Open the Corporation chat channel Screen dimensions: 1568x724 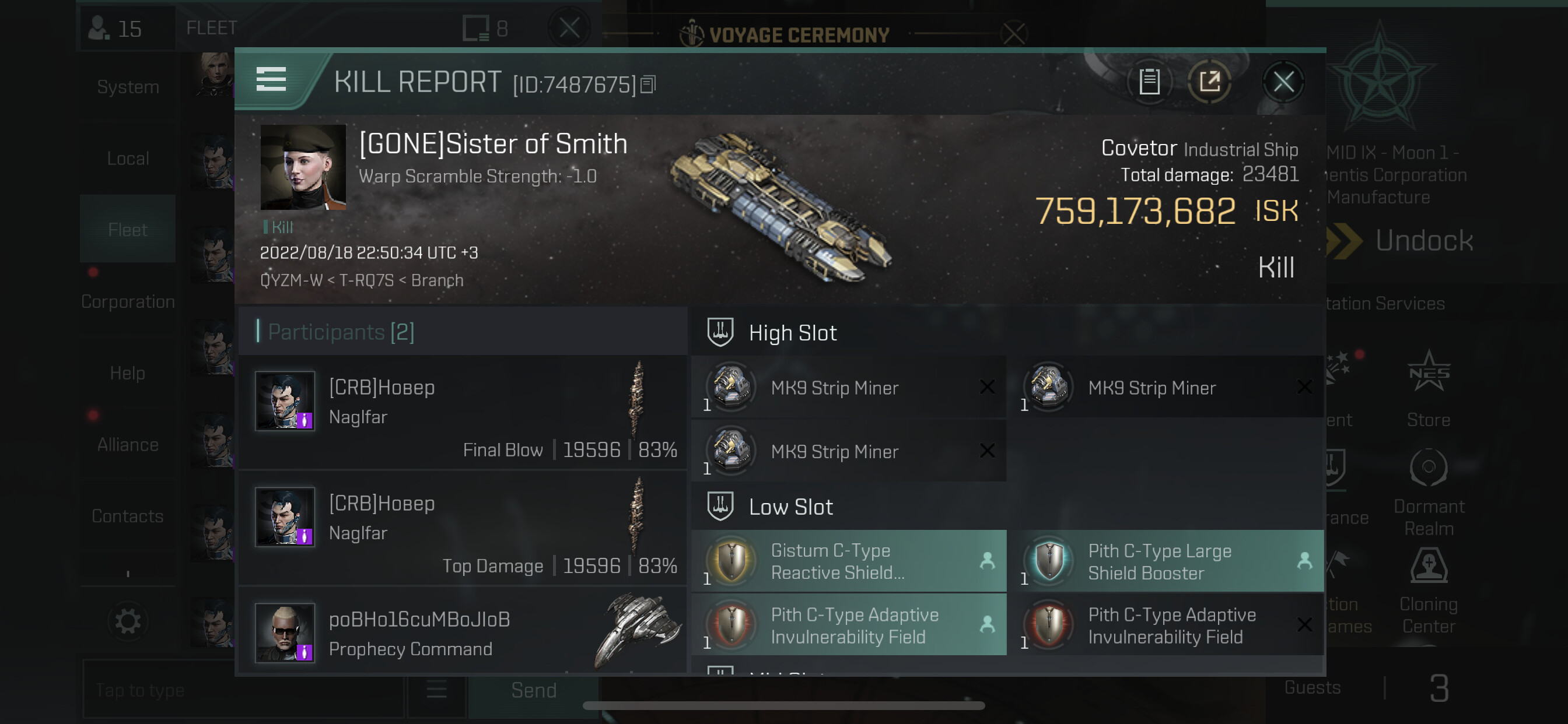click(x=128, y=302)
